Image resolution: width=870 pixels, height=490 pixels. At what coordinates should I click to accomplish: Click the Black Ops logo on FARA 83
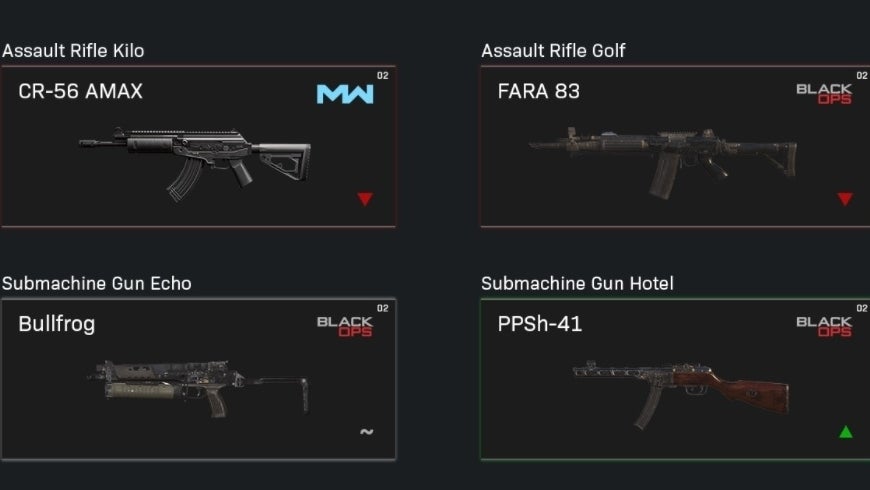(824, 94)
